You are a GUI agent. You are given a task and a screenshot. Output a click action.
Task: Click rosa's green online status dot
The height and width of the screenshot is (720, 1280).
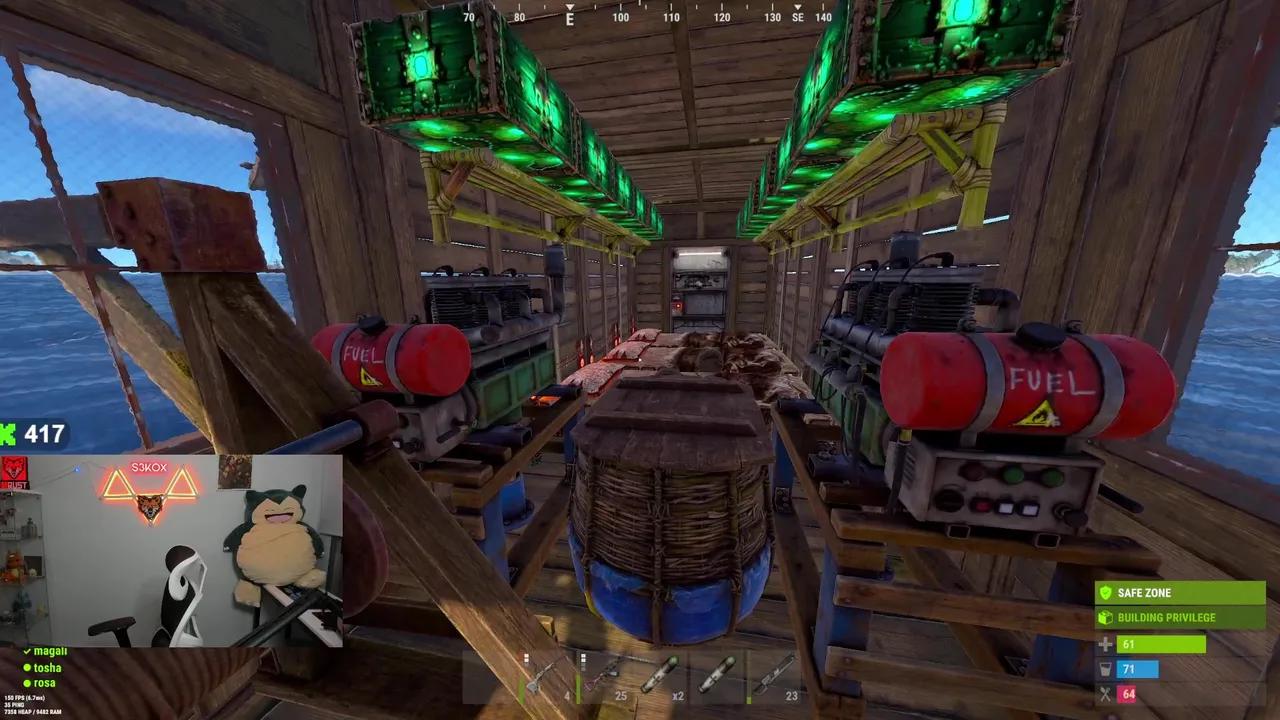pos(27,683)
